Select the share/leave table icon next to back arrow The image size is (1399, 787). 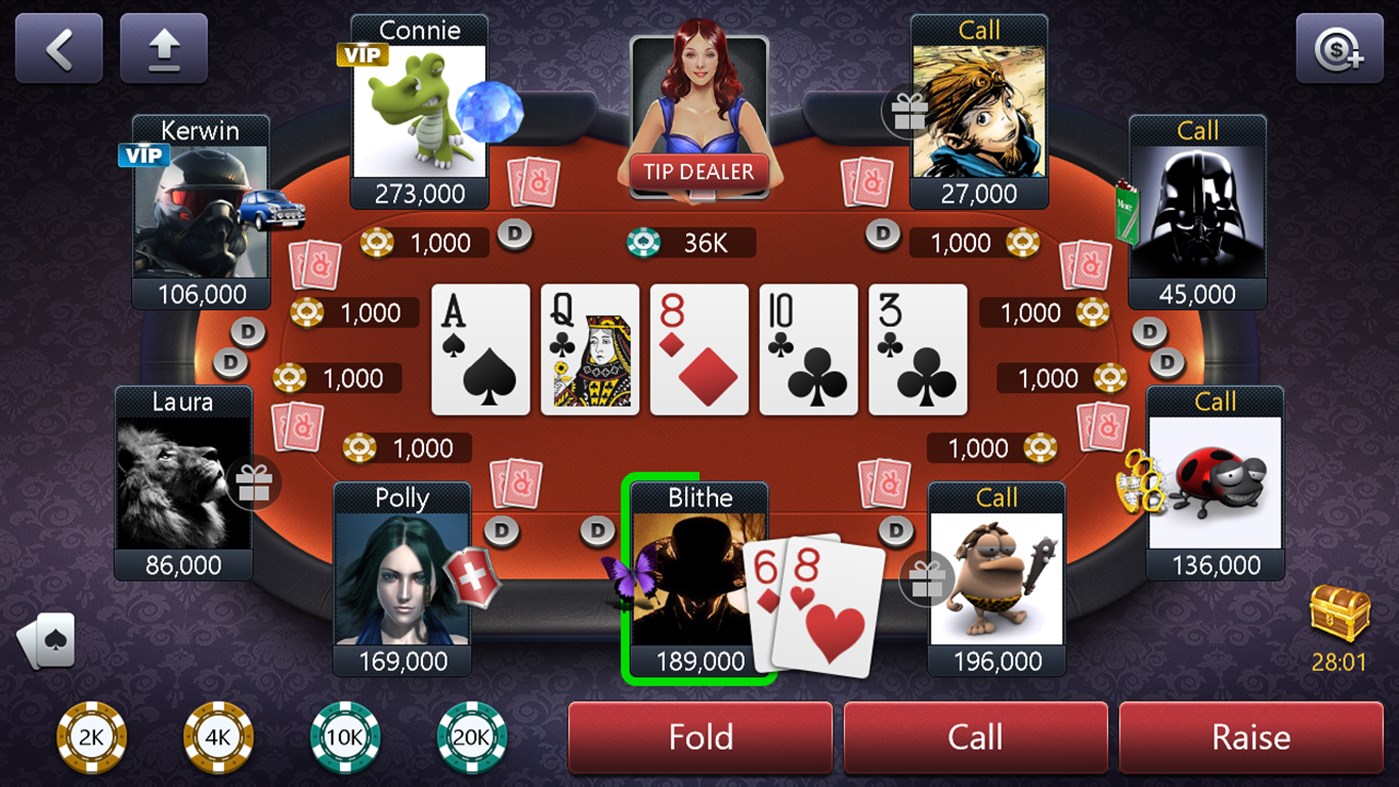(x=163, y=47)
